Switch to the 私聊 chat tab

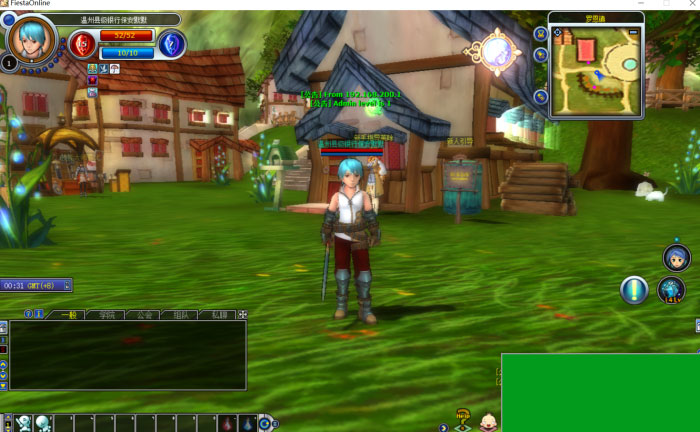[220, 314]
